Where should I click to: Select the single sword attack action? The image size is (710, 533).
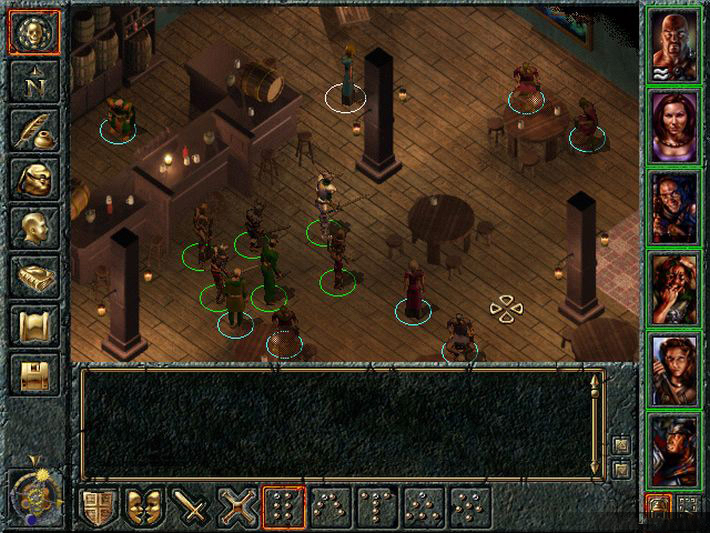point(191,507)
